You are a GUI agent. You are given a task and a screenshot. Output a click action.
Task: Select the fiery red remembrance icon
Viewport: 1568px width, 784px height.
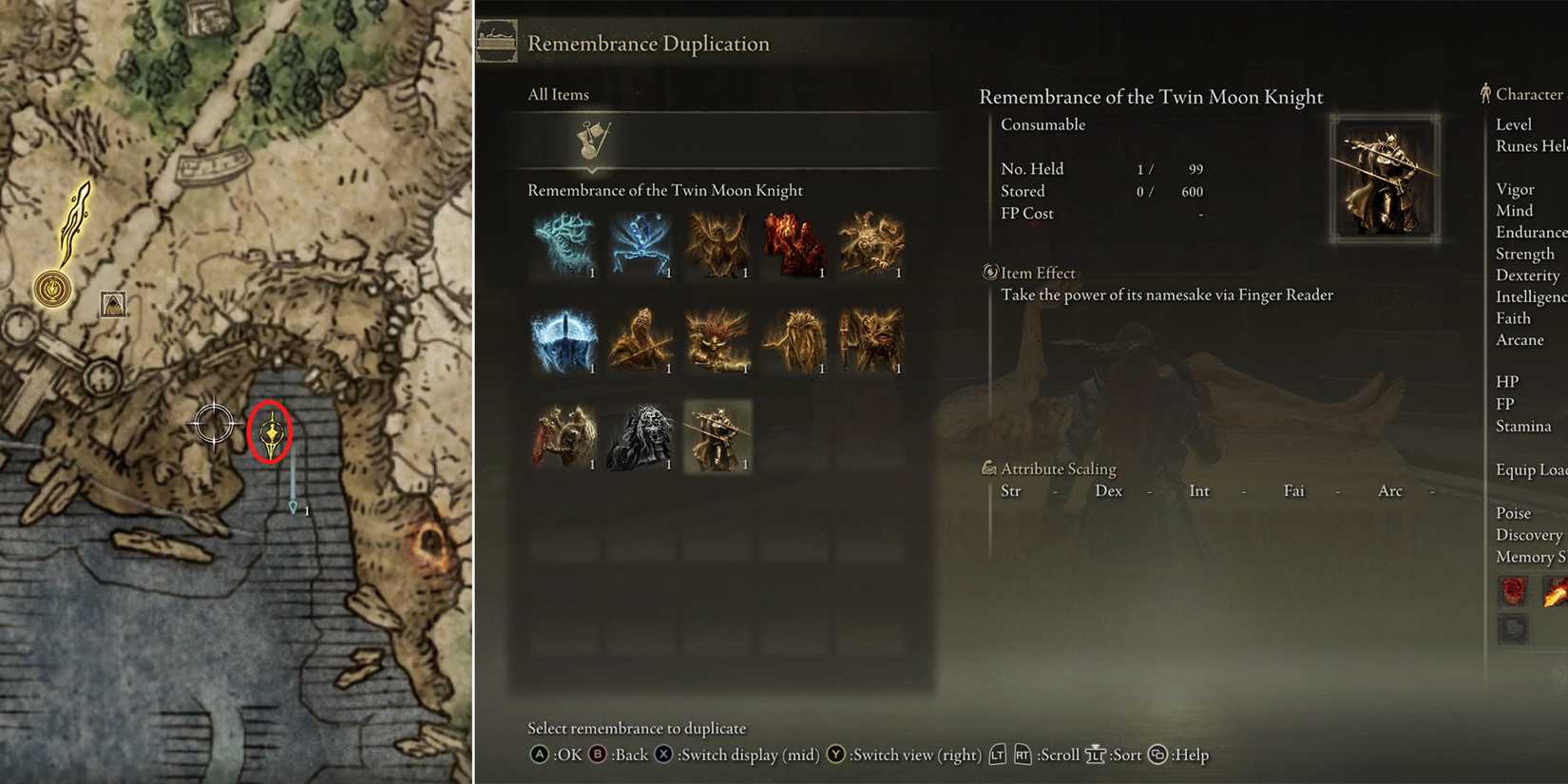click(x=795, y=245)
